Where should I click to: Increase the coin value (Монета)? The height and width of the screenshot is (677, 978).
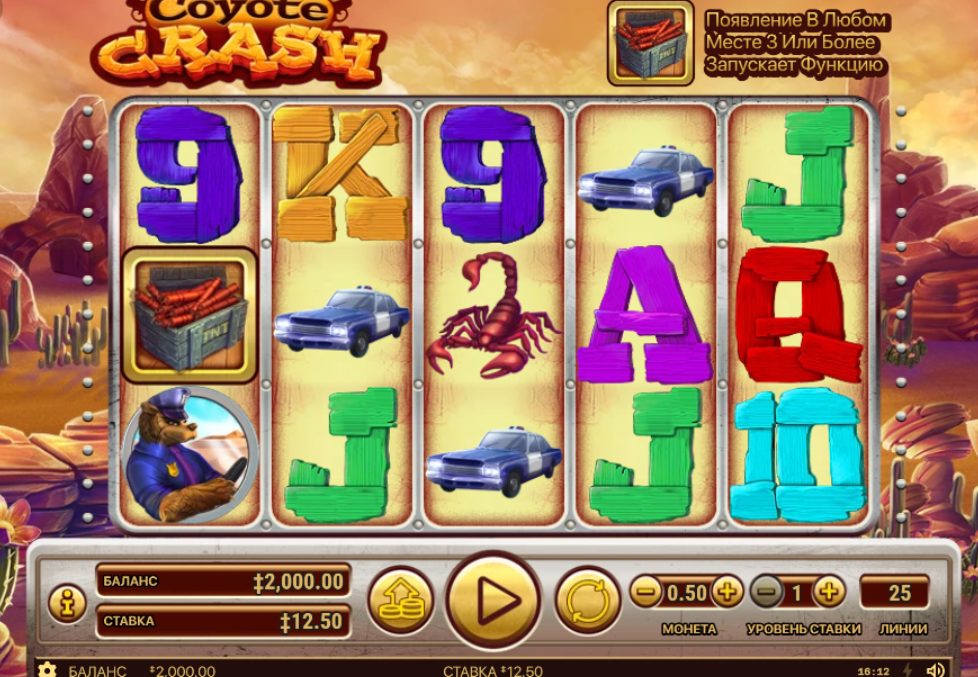pyautogui.click(x=727, y=592)
